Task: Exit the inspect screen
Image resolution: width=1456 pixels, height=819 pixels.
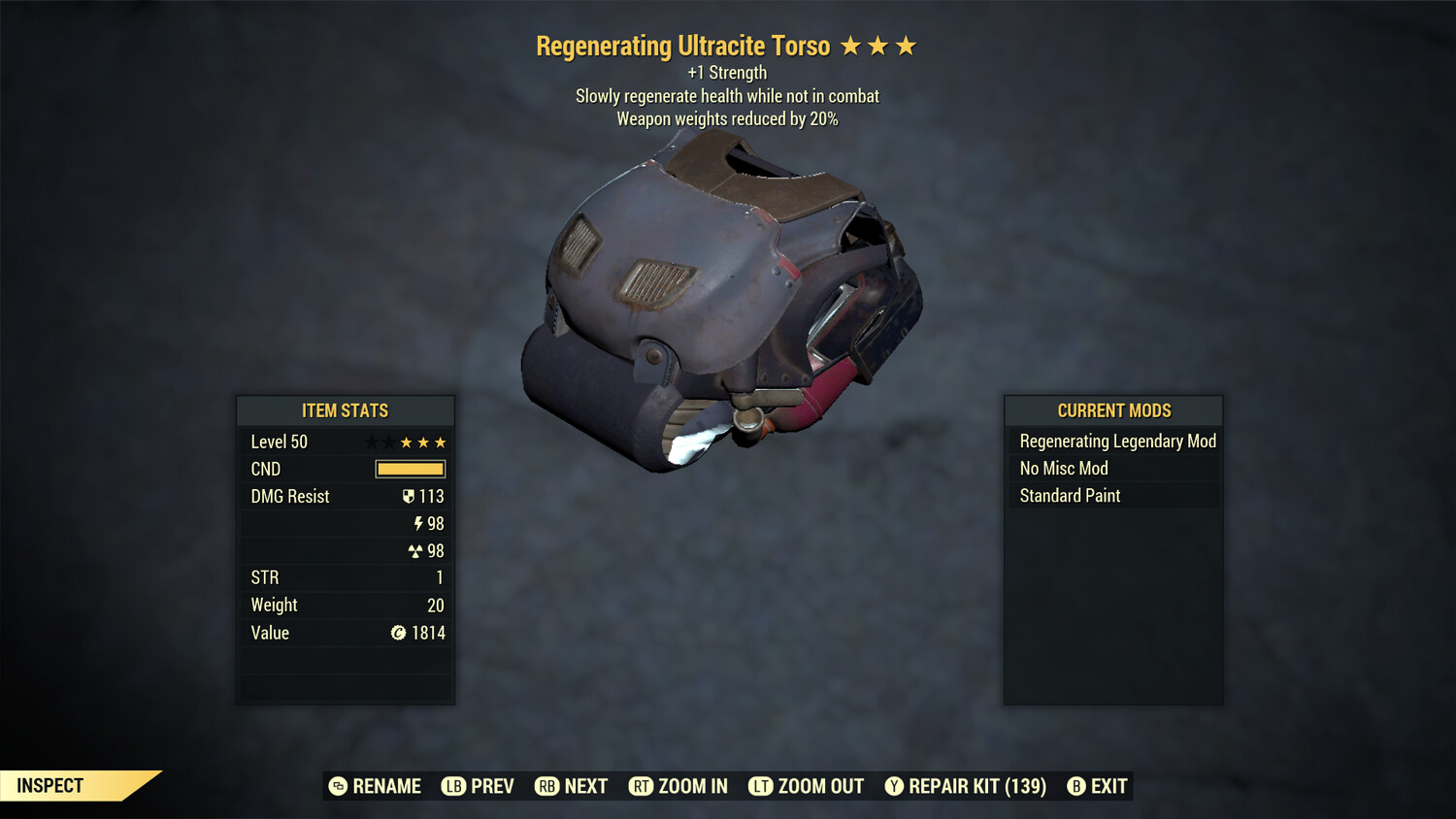Action: click(1098, 786)
